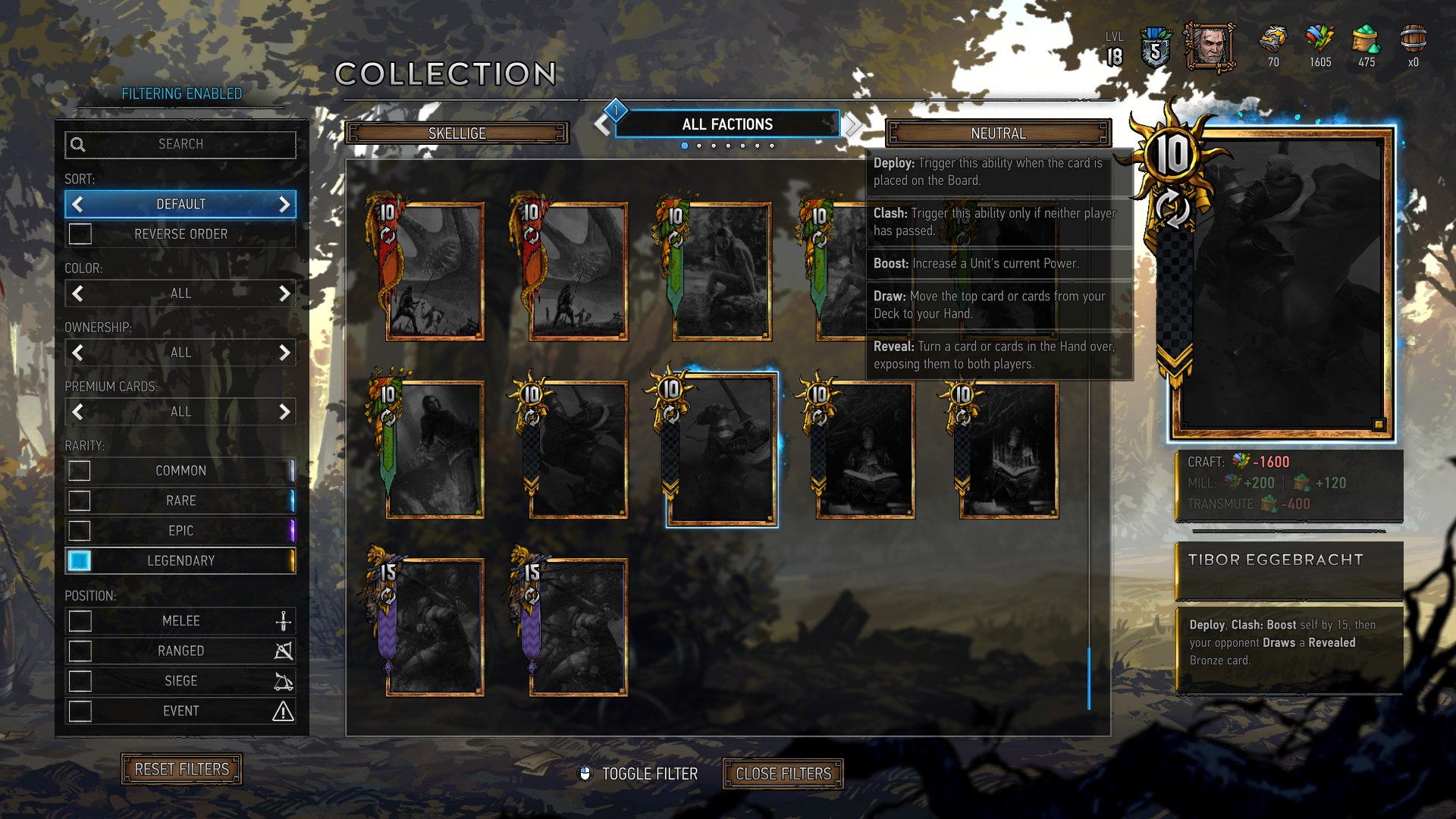Image resolution: width=1456 pixels, height=819 pixels.
Task: Switch to the Skellige faction tab
Action: pyautogui.click(x=457, y=133)
